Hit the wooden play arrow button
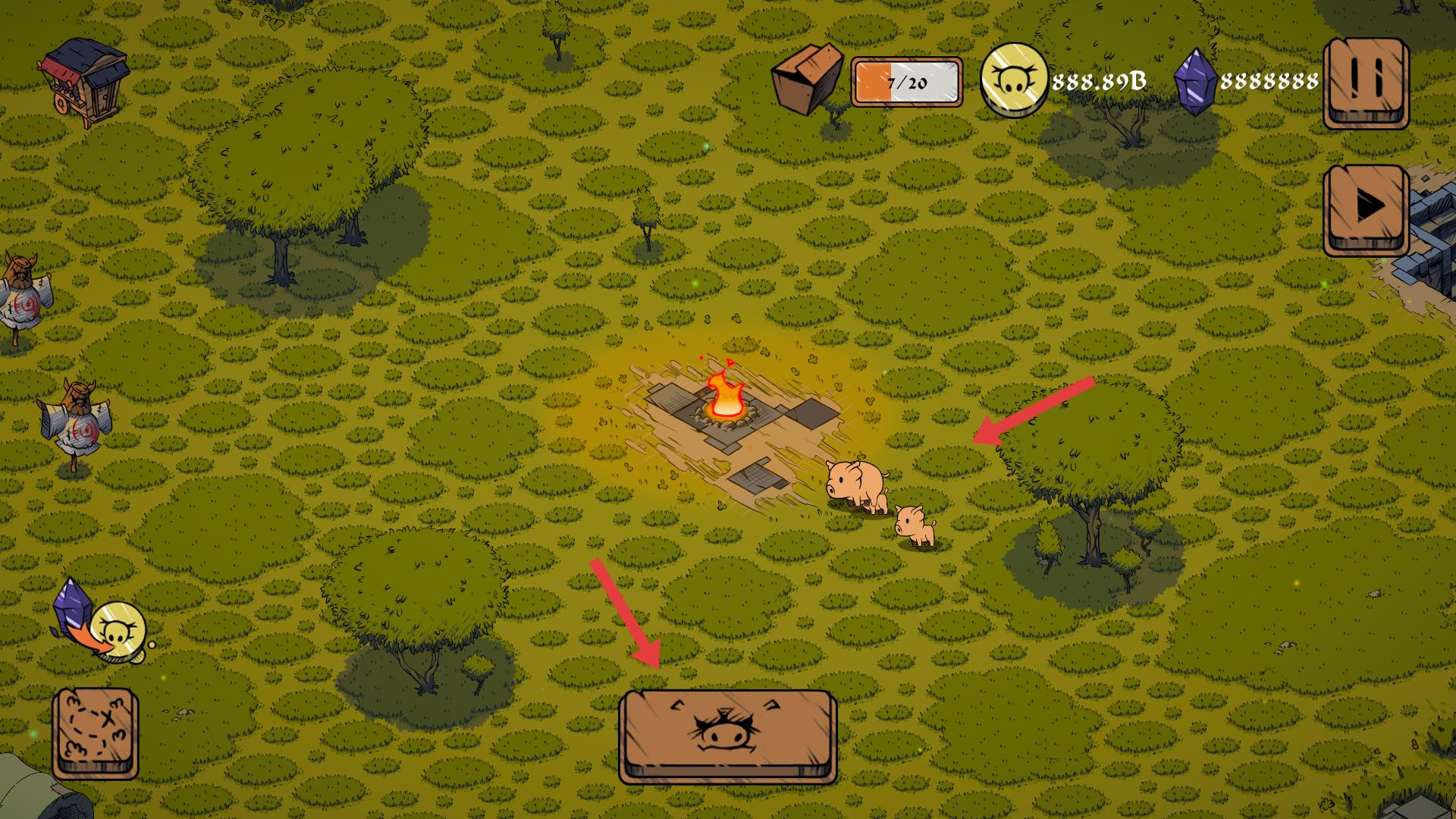Screen dimensions: 1456x819 point(1366,208)
